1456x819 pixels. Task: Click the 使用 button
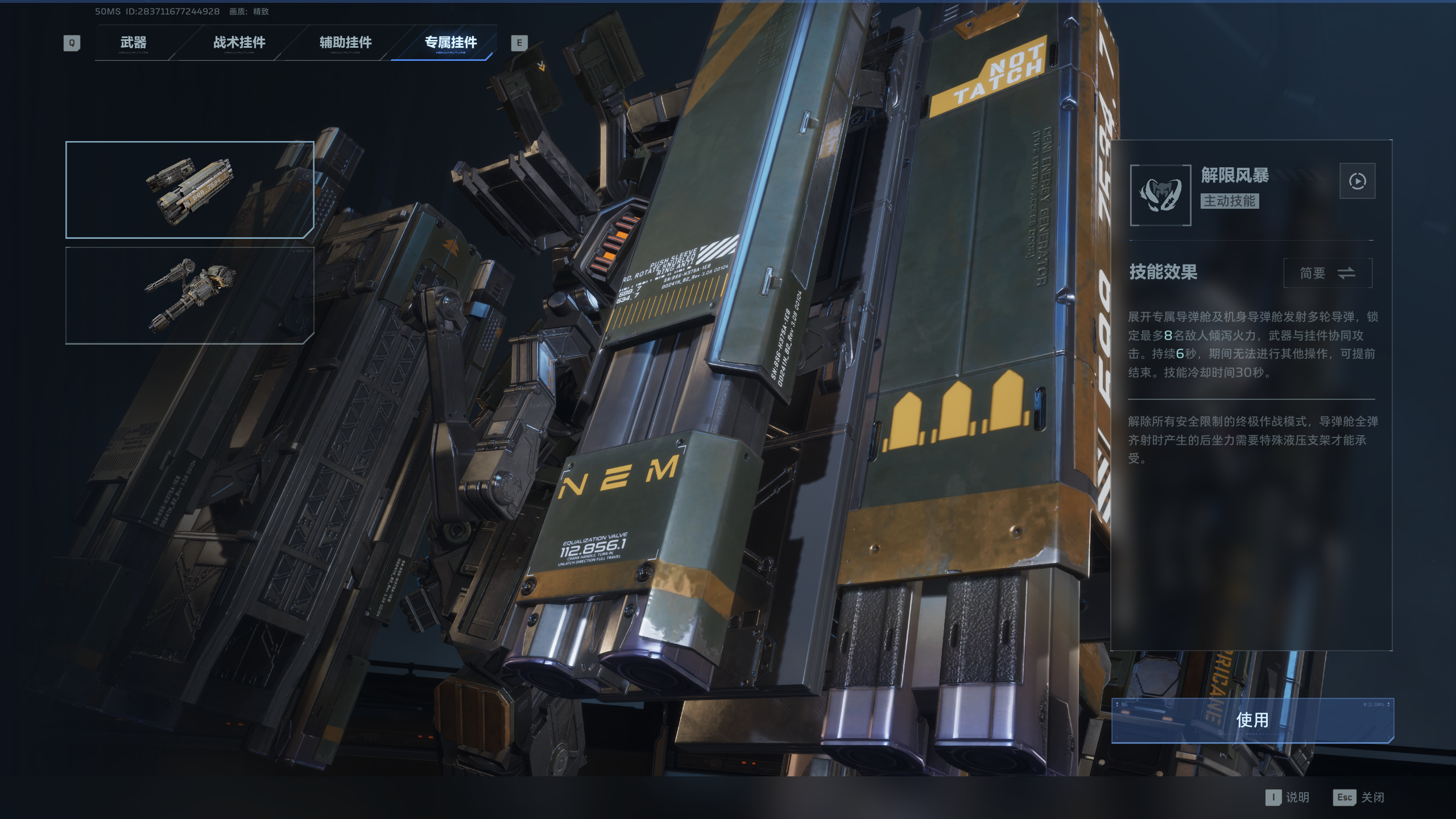pos(1252,720)
